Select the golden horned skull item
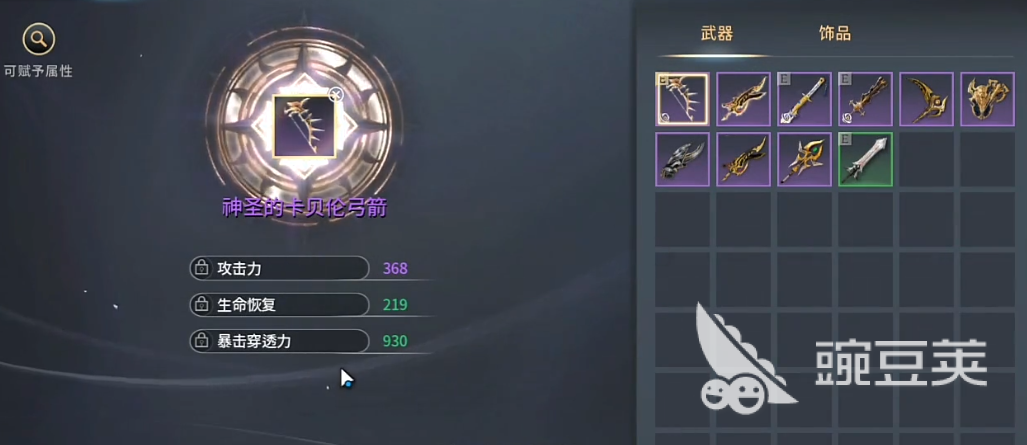This screenshot has height=445, width=1027. pyautogui.click(x=987, y=99)
